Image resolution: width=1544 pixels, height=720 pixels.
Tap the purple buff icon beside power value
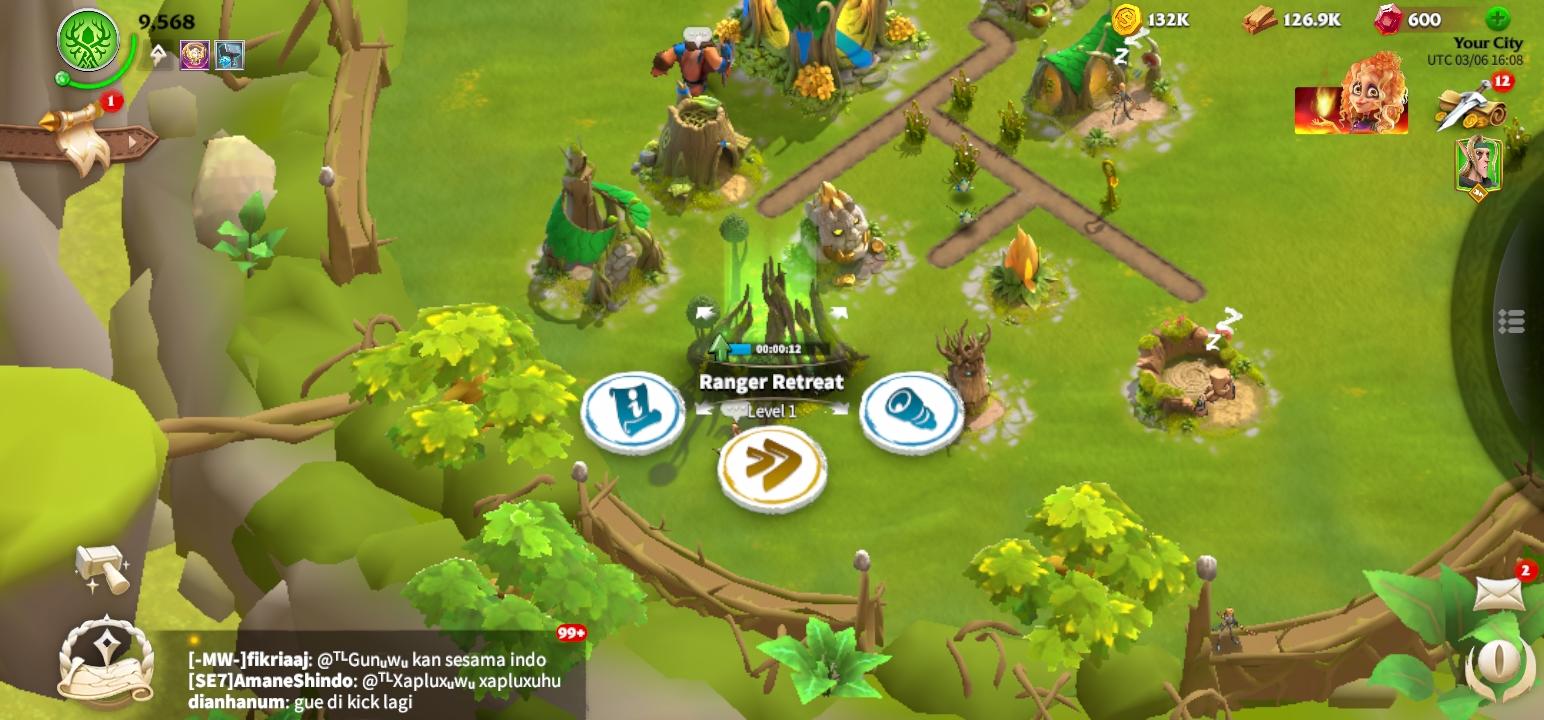tap(195, 53)
